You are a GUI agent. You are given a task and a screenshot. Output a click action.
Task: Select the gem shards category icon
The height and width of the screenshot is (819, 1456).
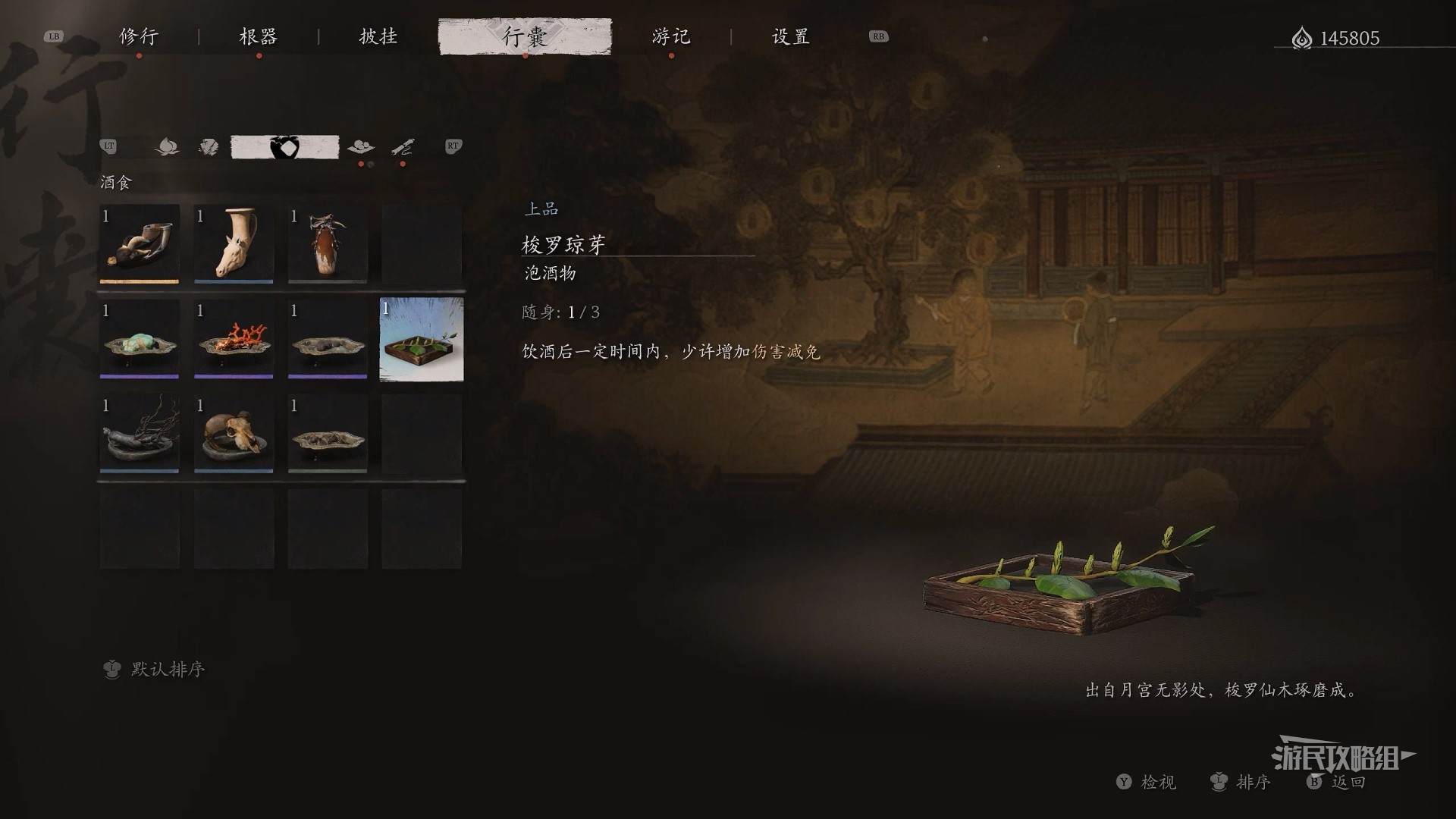tap(209, 147)
